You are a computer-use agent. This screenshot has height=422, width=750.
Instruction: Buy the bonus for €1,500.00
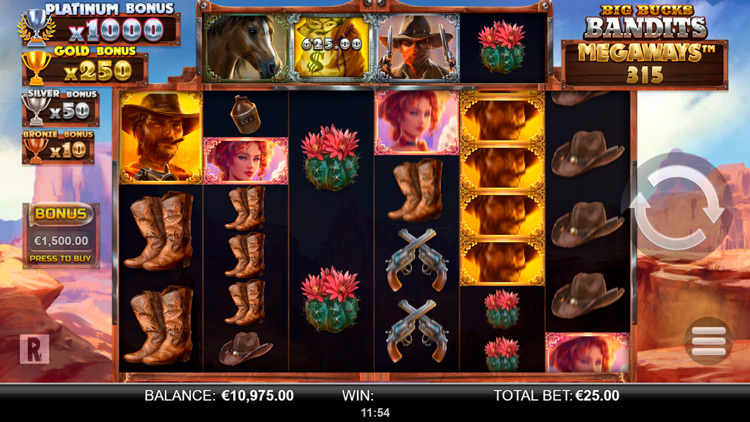tap(58, 236)
